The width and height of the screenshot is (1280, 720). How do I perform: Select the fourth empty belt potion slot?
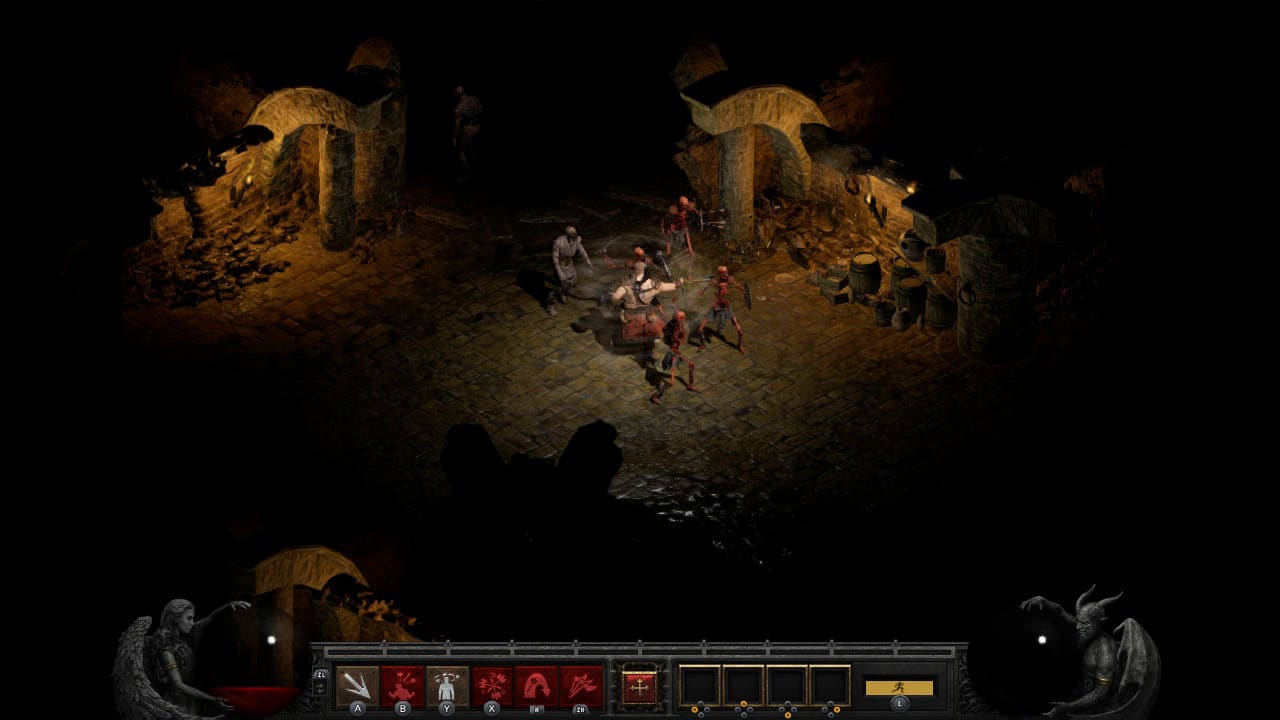[830, 685]
